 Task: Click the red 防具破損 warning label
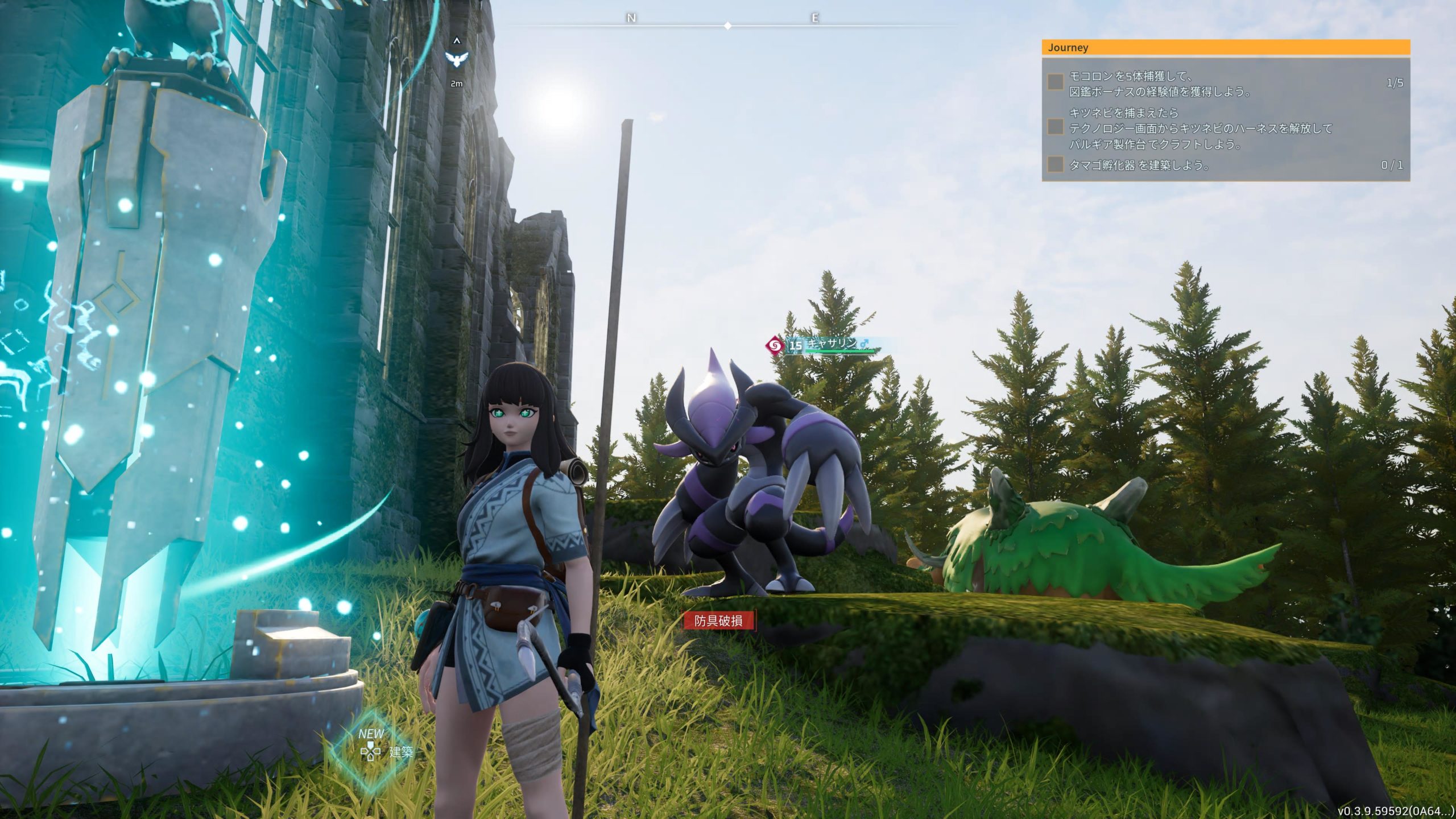pos(719,621)
